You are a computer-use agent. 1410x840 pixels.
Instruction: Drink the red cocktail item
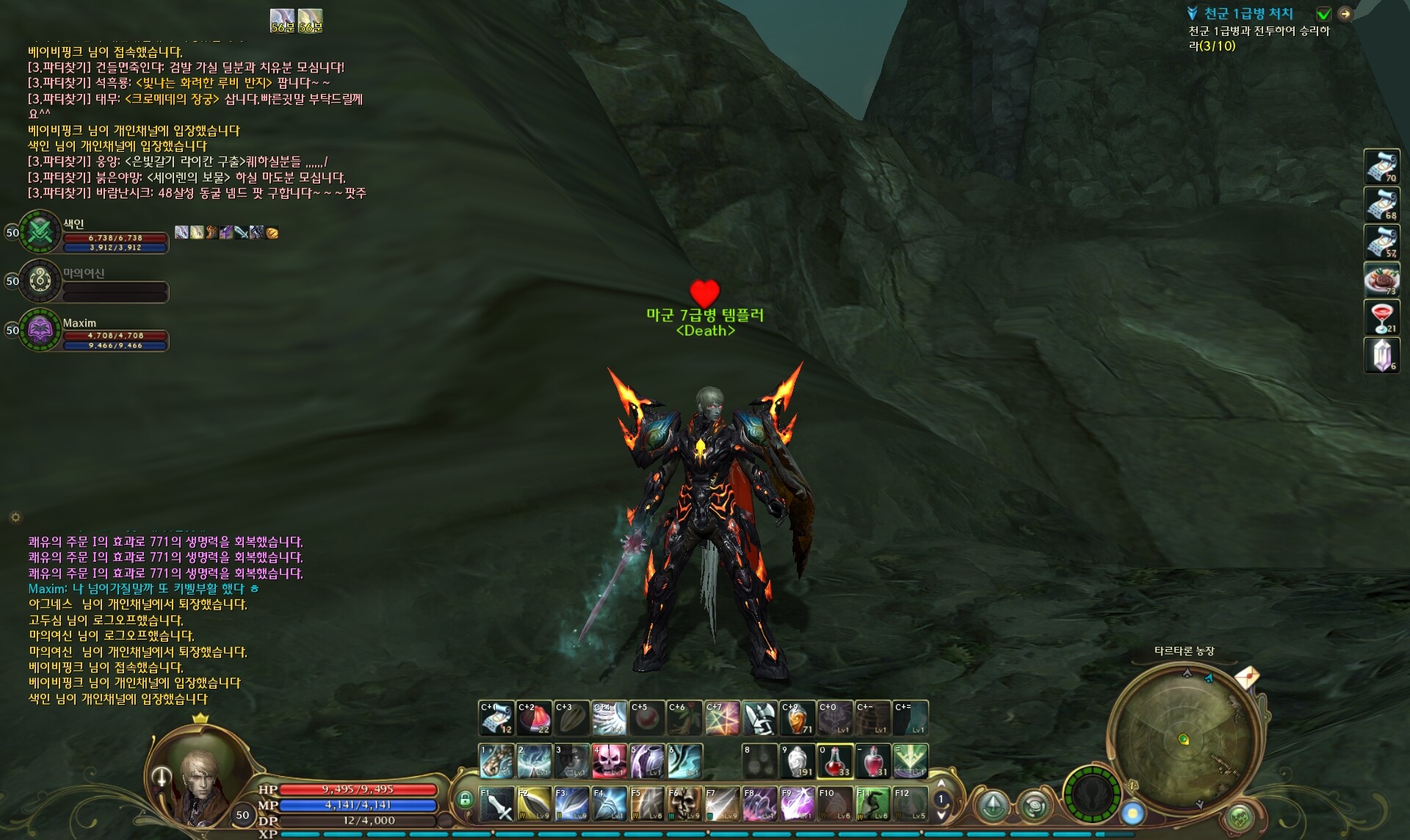pyautogui.click(x=1381, y=317)
